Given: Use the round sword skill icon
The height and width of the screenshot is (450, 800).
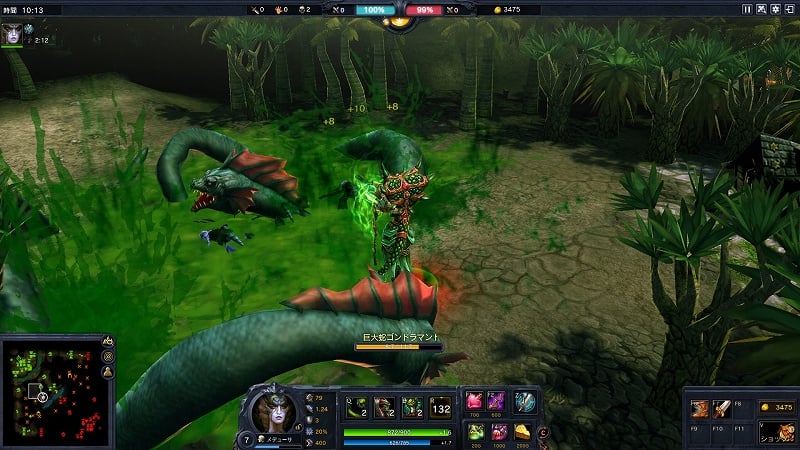Looking at the screenshot, I should (x=525, y=402).
